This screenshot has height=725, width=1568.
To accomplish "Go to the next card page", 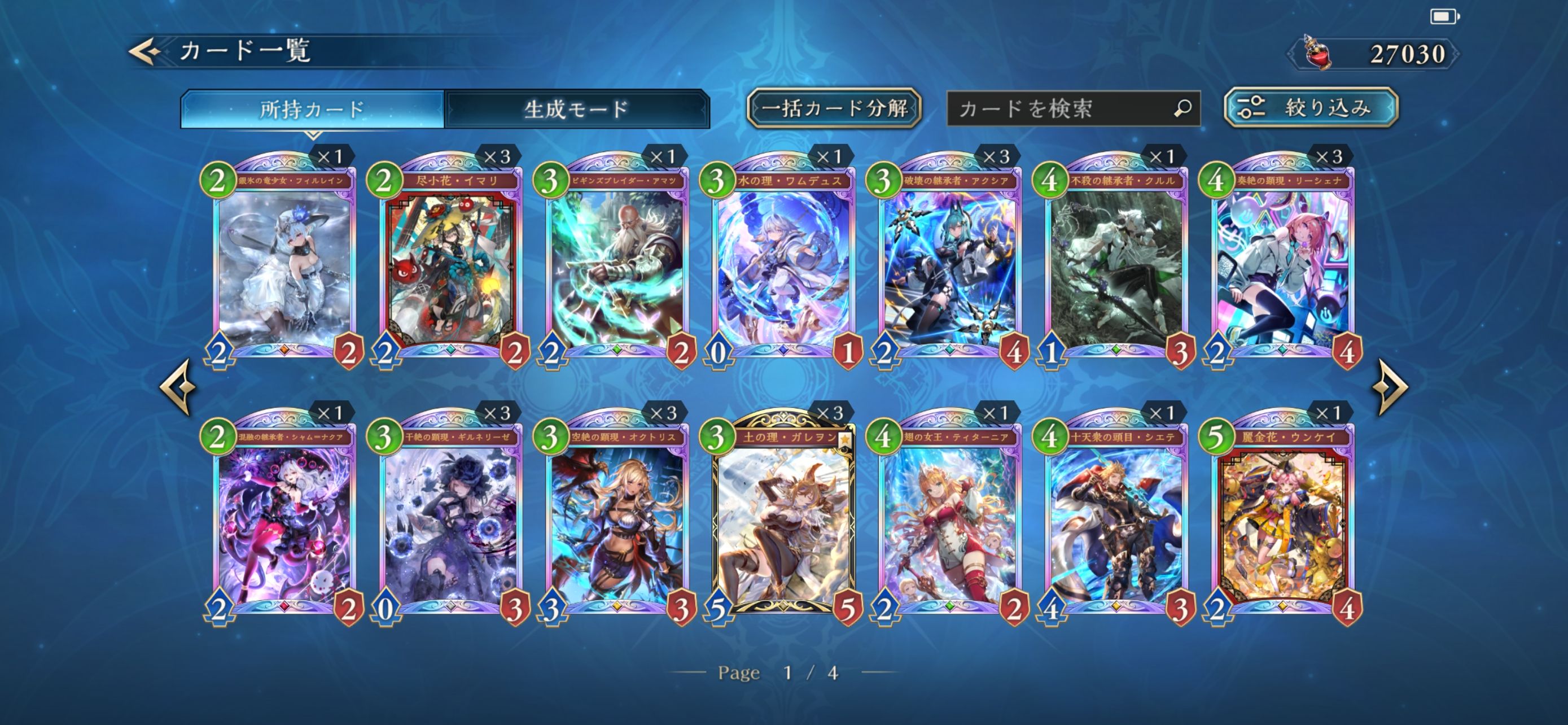I will pos(1392,387).
